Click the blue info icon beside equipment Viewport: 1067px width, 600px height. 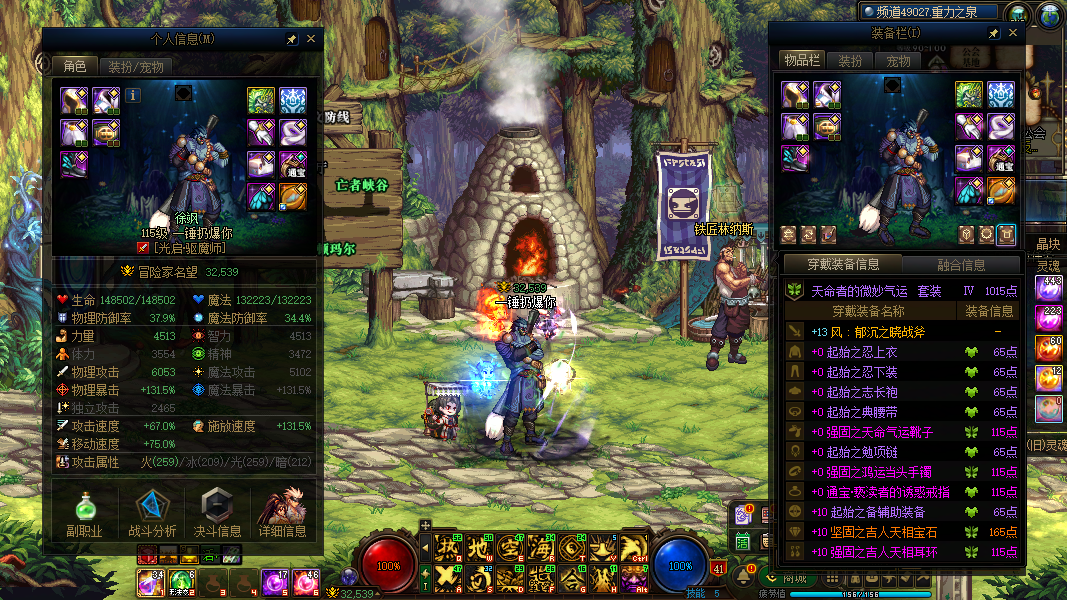(x=133, y=95)
